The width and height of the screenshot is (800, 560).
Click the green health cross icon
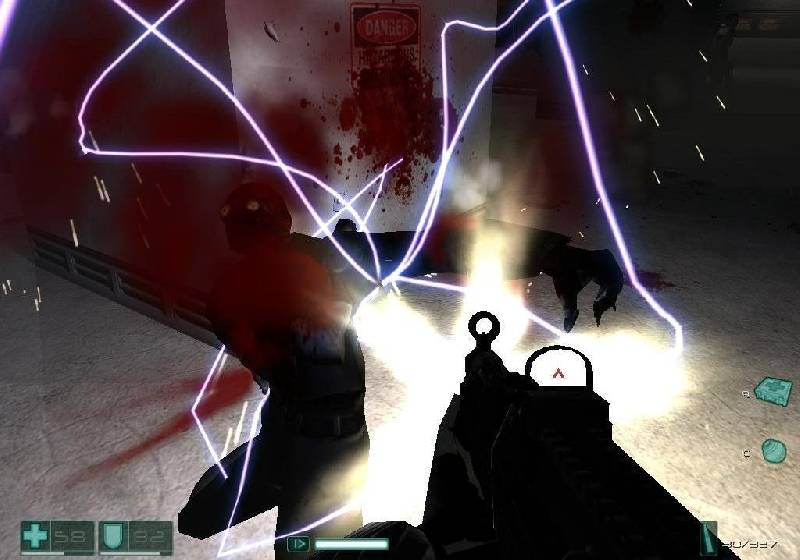36,537
